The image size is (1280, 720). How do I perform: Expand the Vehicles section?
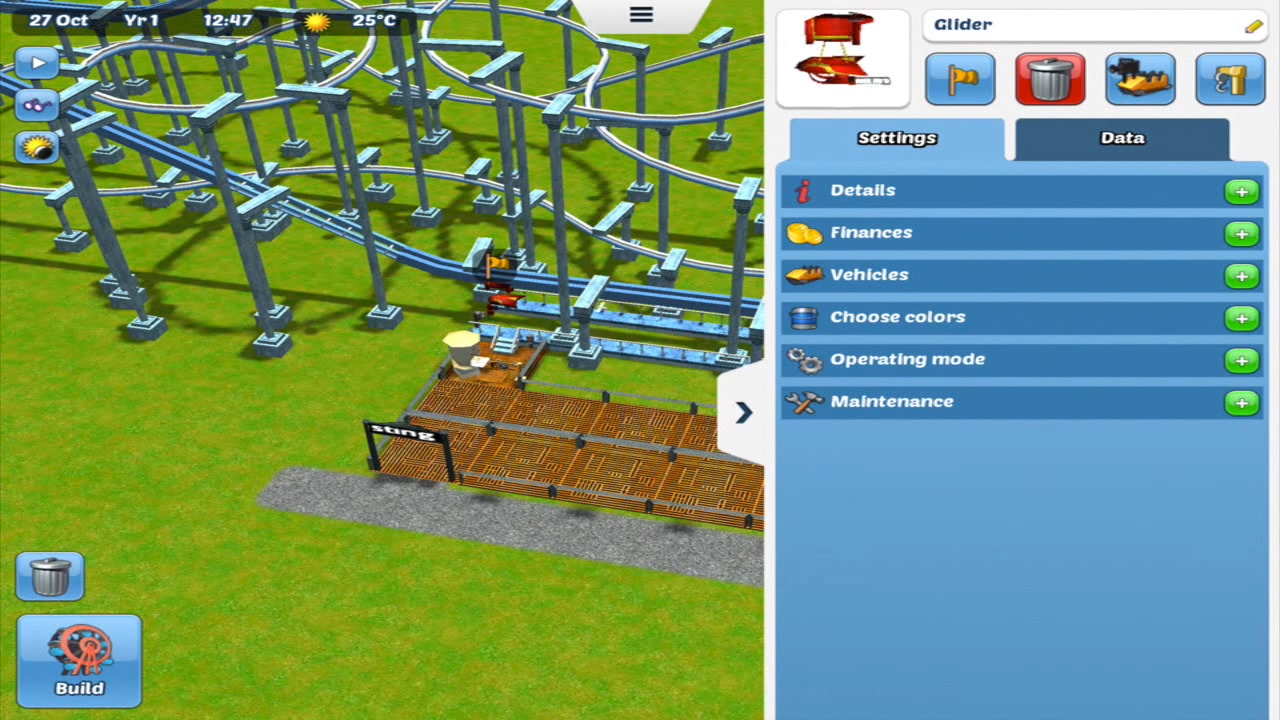pos(1241,275)
